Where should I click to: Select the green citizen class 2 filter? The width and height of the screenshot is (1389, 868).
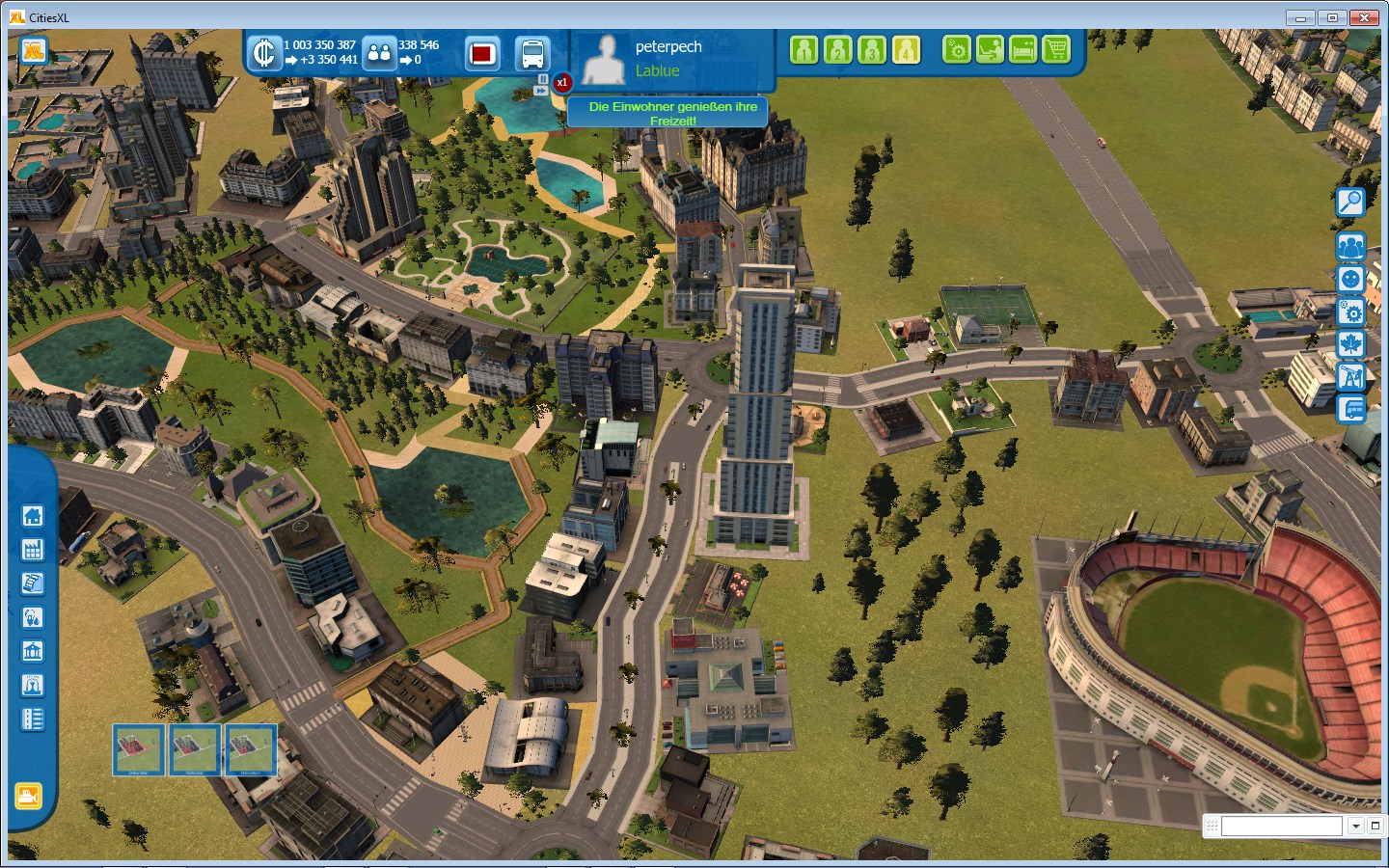pos(837,49)
